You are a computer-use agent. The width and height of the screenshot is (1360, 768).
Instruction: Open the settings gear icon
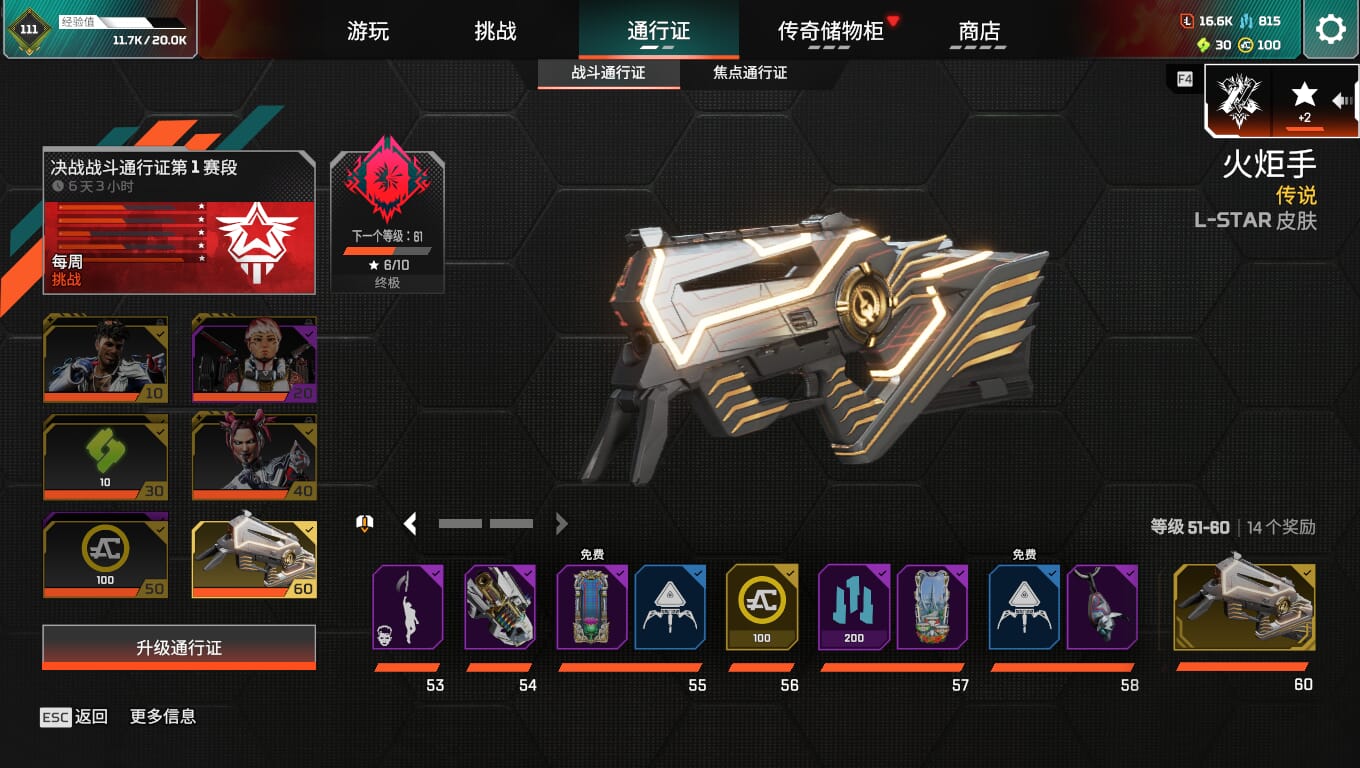pyautogui.click(x=1330, y=29)
